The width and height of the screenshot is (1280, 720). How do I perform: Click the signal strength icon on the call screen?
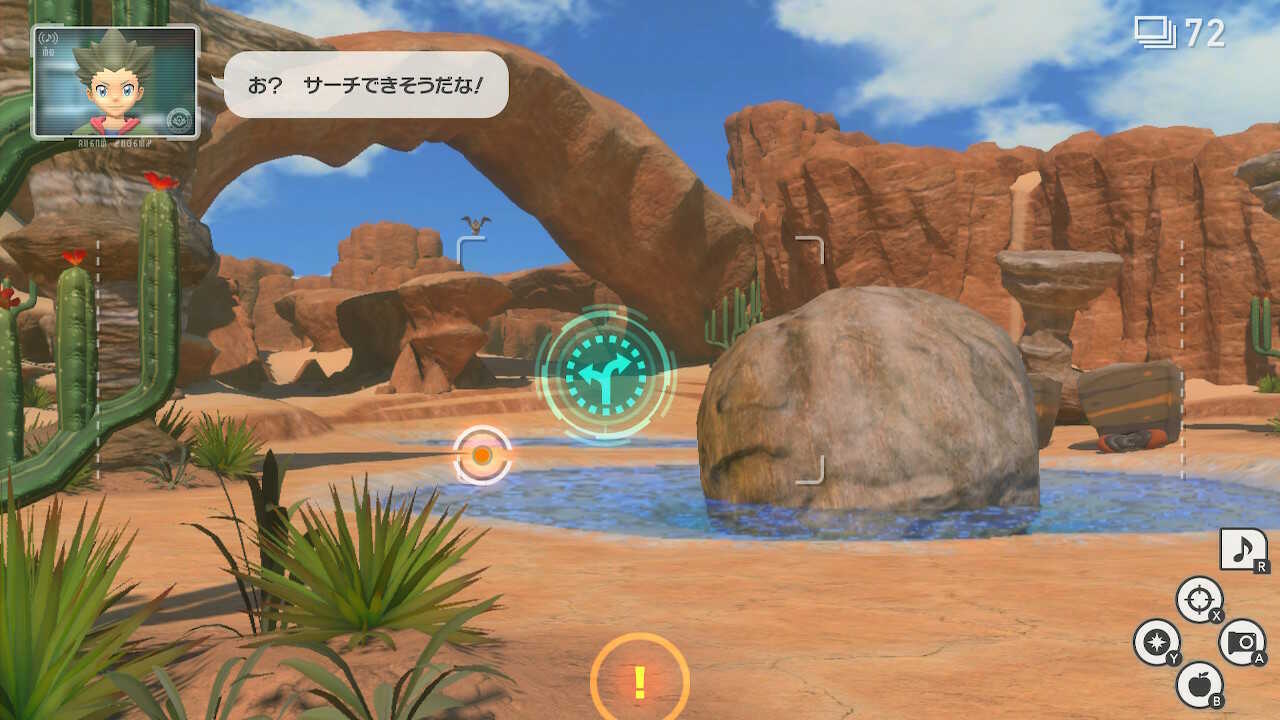point(47,38)
